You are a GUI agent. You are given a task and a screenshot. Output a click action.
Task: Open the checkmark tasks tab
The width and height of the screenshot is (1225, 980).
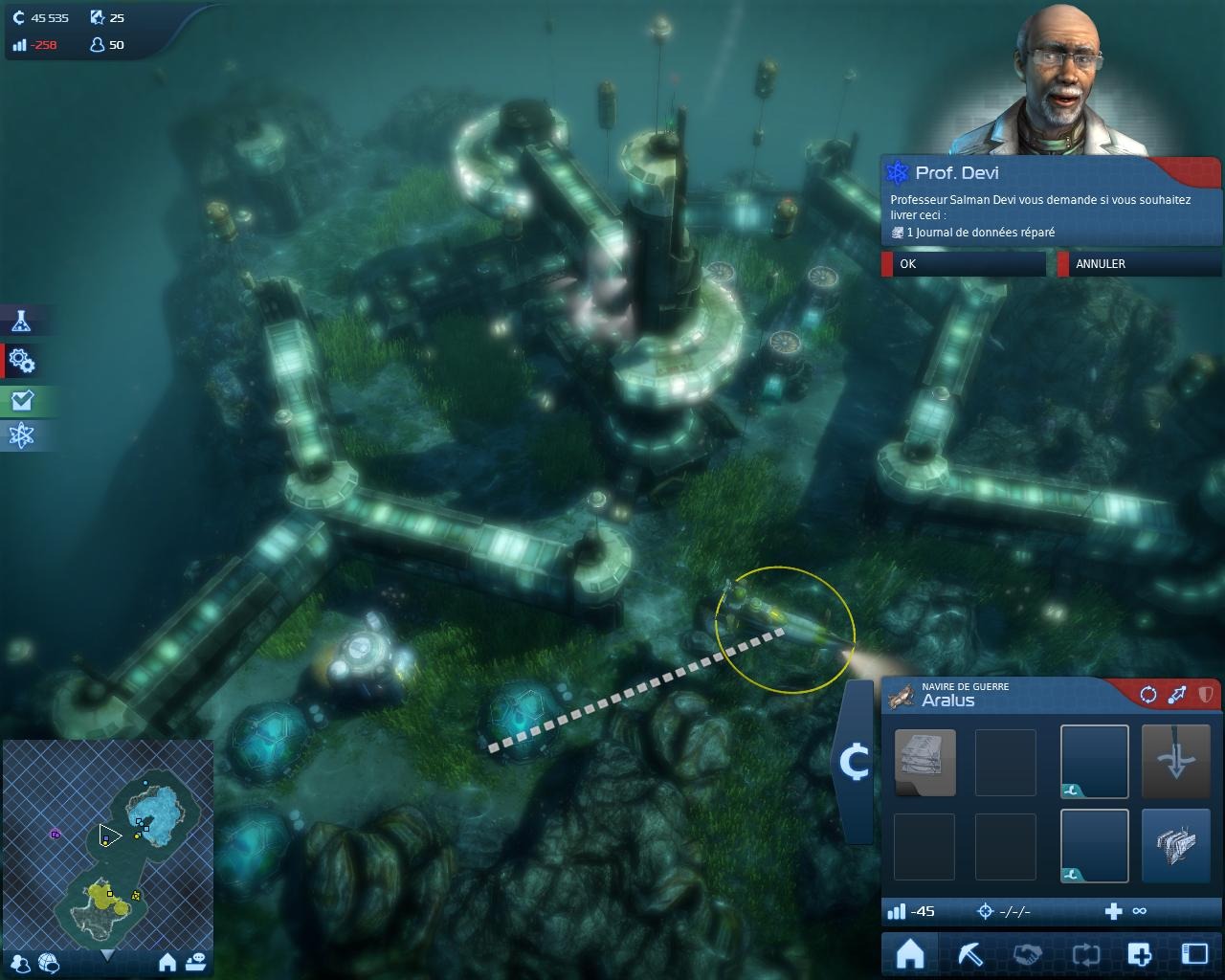[21, 400]
